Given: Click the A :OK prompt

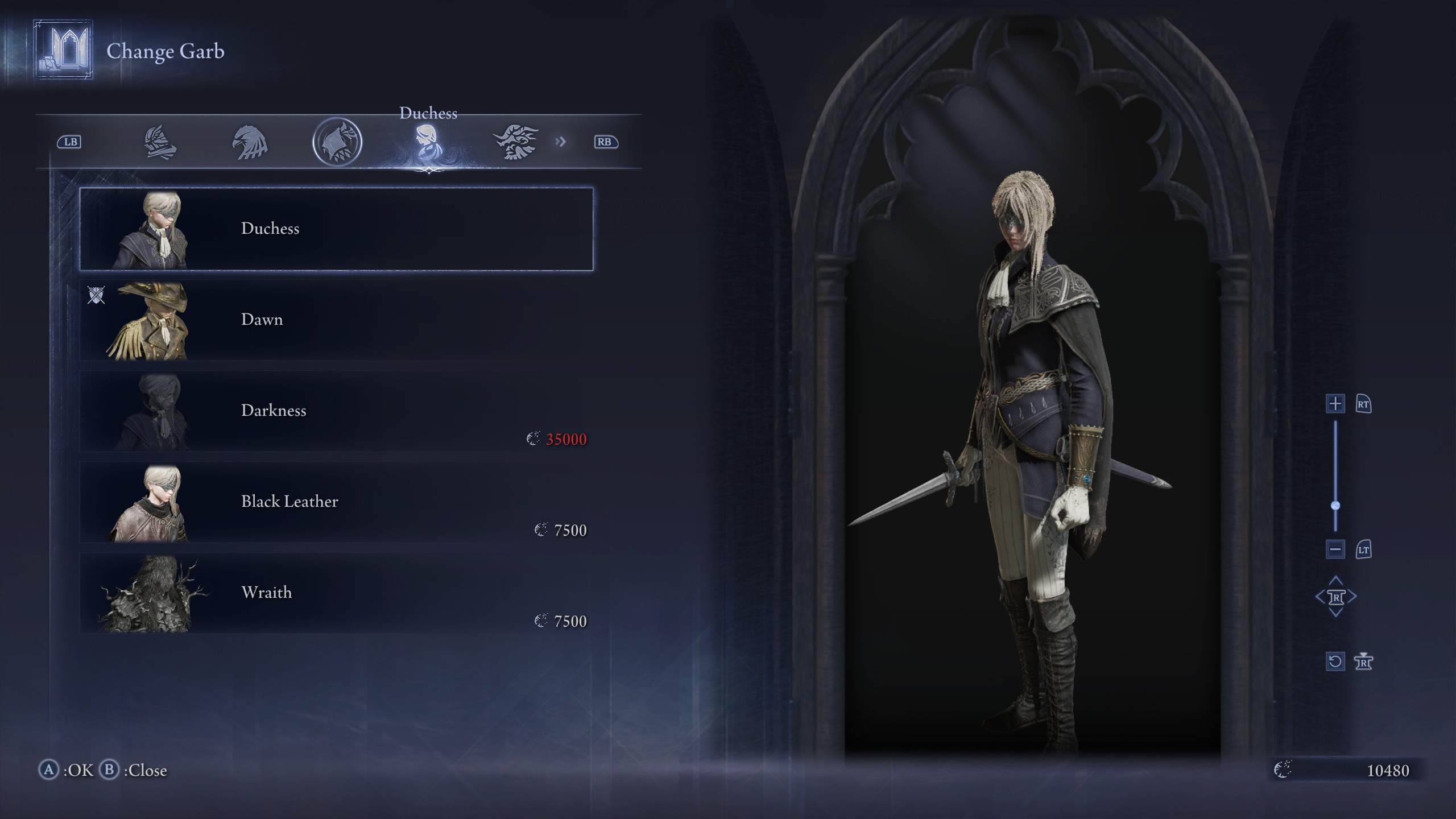Looking at the screenshot, I should point(68,771).
